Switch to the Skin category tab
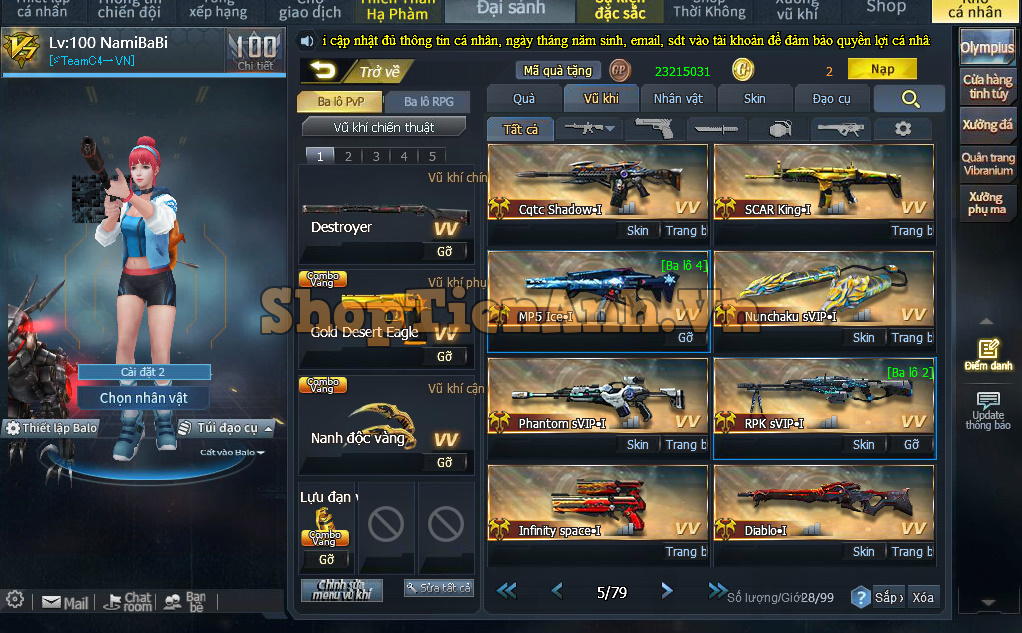The width and height of the screenshot is (1022, 633). pos(755,98)
